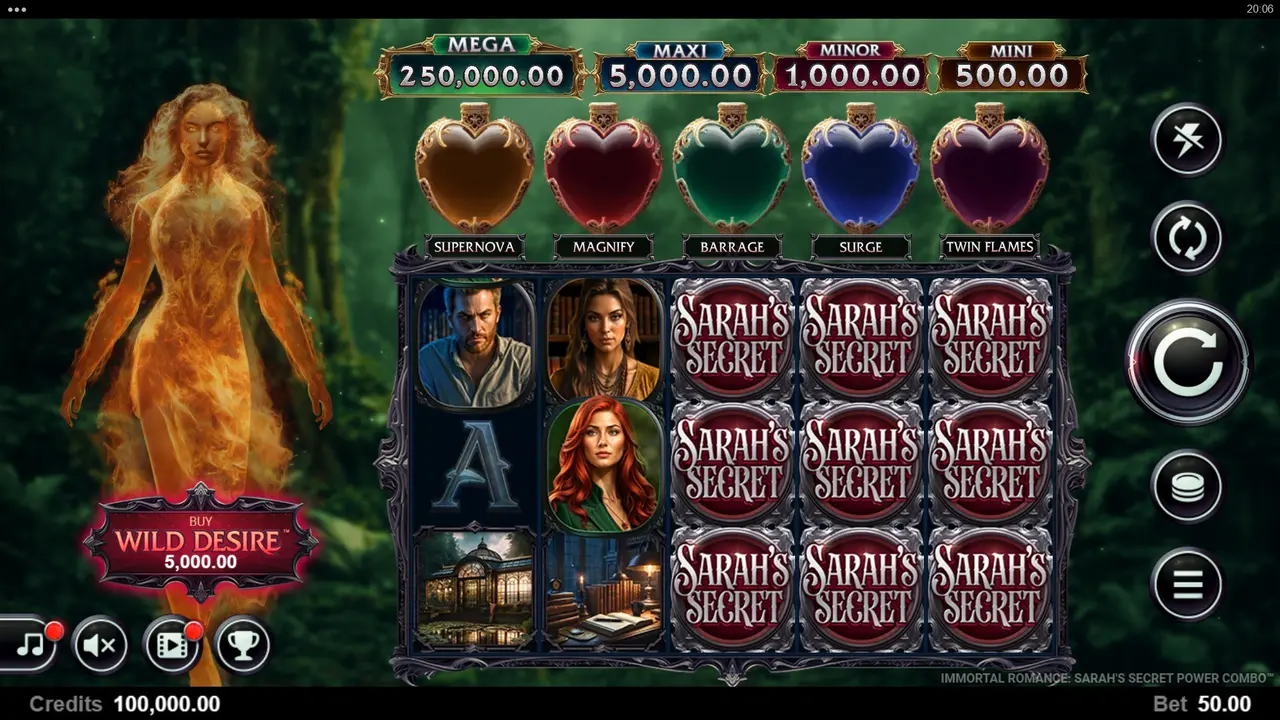The width and height of the screenshot is (1280, 720).
Task: Unmute game audio with the speaker toggle
Action: coord(99,645)
